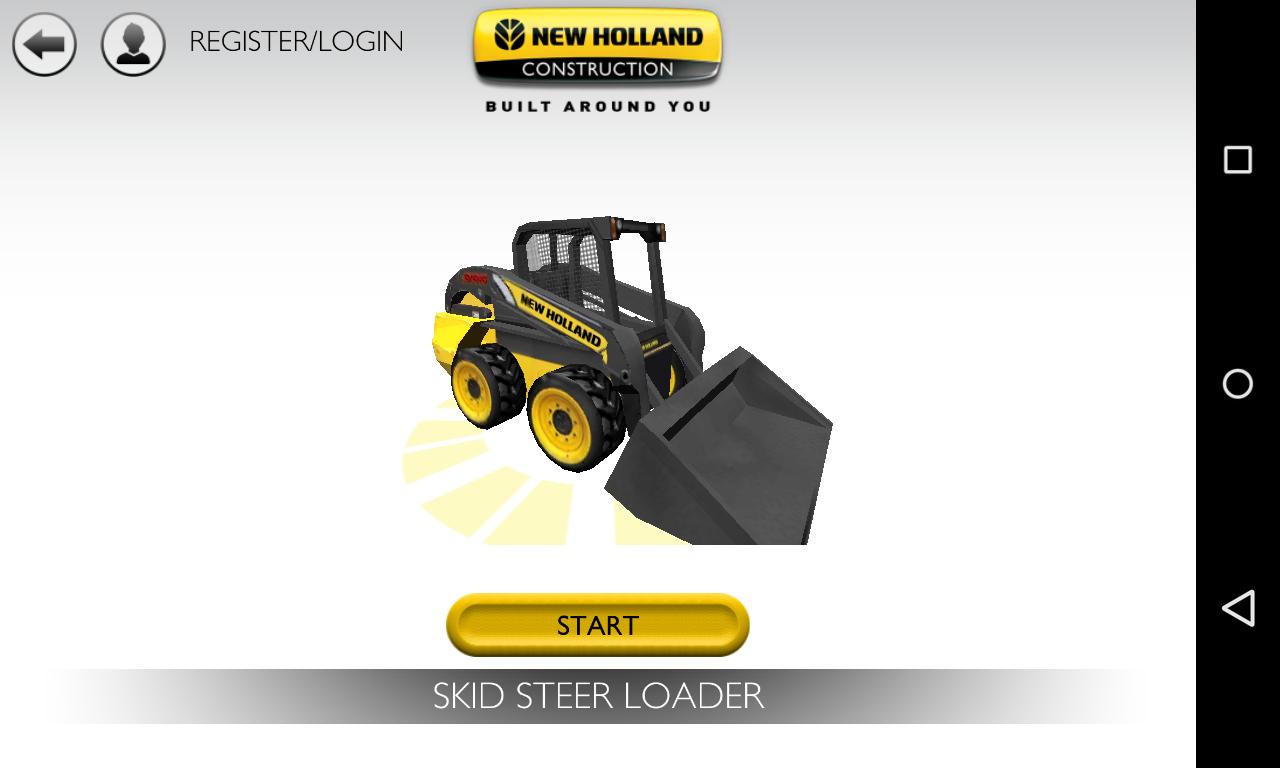Tap the skid steer loader bucket
The width and height of the screenshot is (1280, 768).
[x=730, y=450]
